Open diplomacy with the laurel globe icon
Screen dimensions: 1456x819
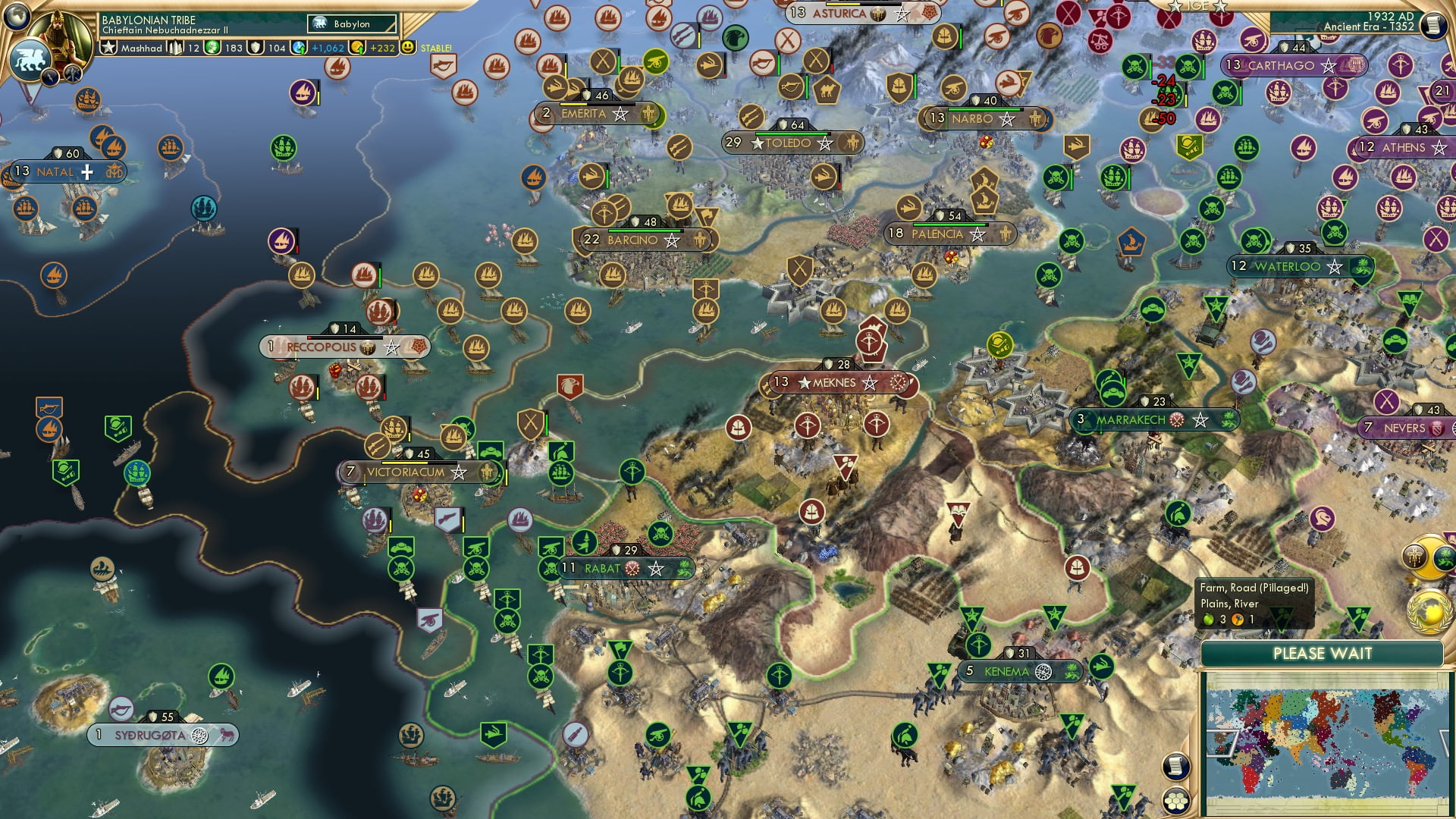(x=1429, y=611)
